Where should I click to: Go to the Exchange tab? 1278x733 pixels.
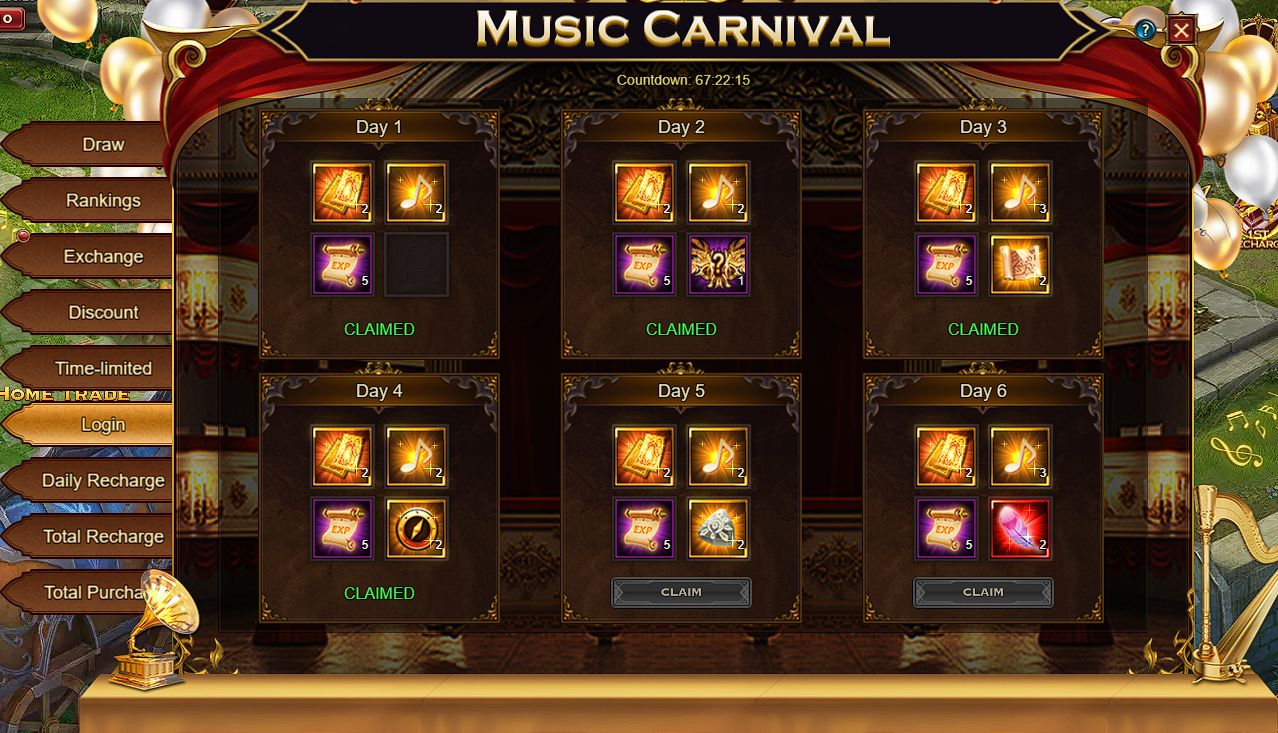pos(102,257)
